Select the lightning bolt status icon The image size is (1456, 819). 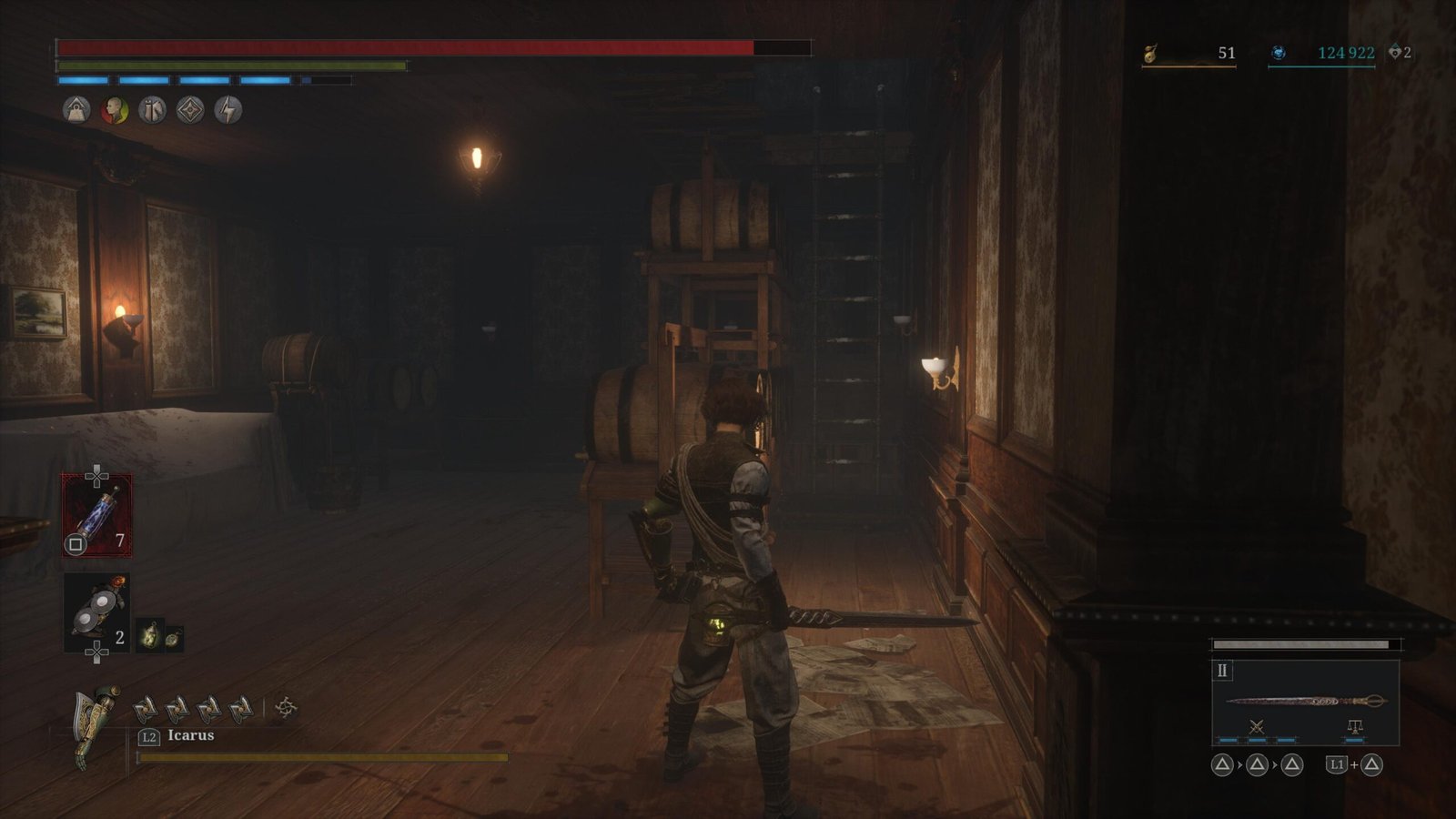point(227,110)
